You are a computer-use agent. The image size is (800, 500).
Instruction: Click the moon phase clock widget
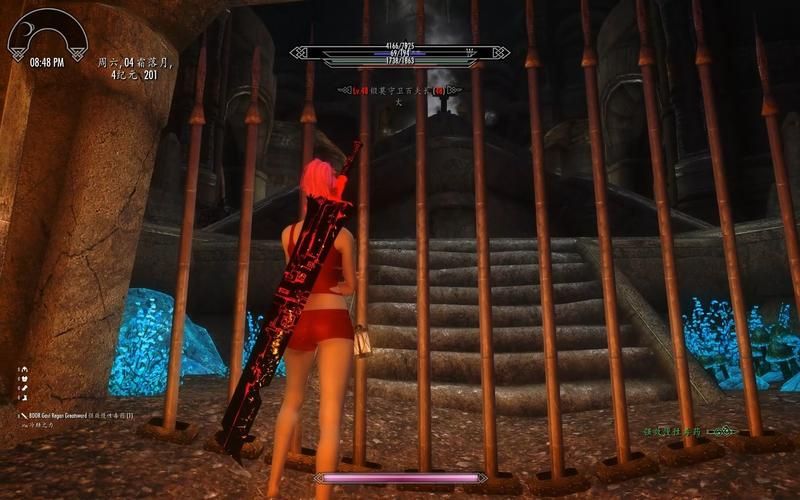[x=47, y=36]
